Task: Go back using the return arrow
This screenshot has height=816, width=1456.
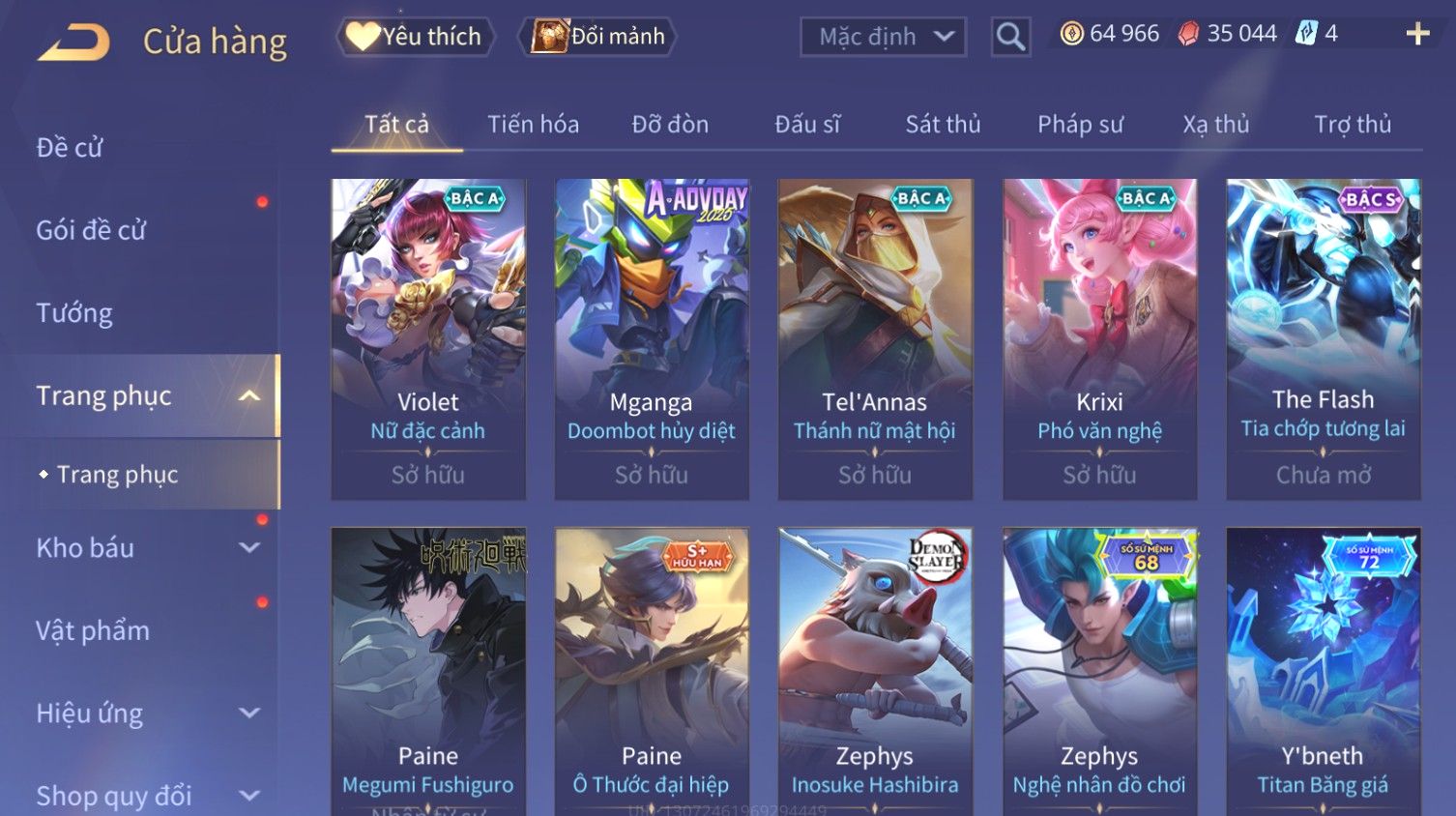Action: tap(73, 43)
